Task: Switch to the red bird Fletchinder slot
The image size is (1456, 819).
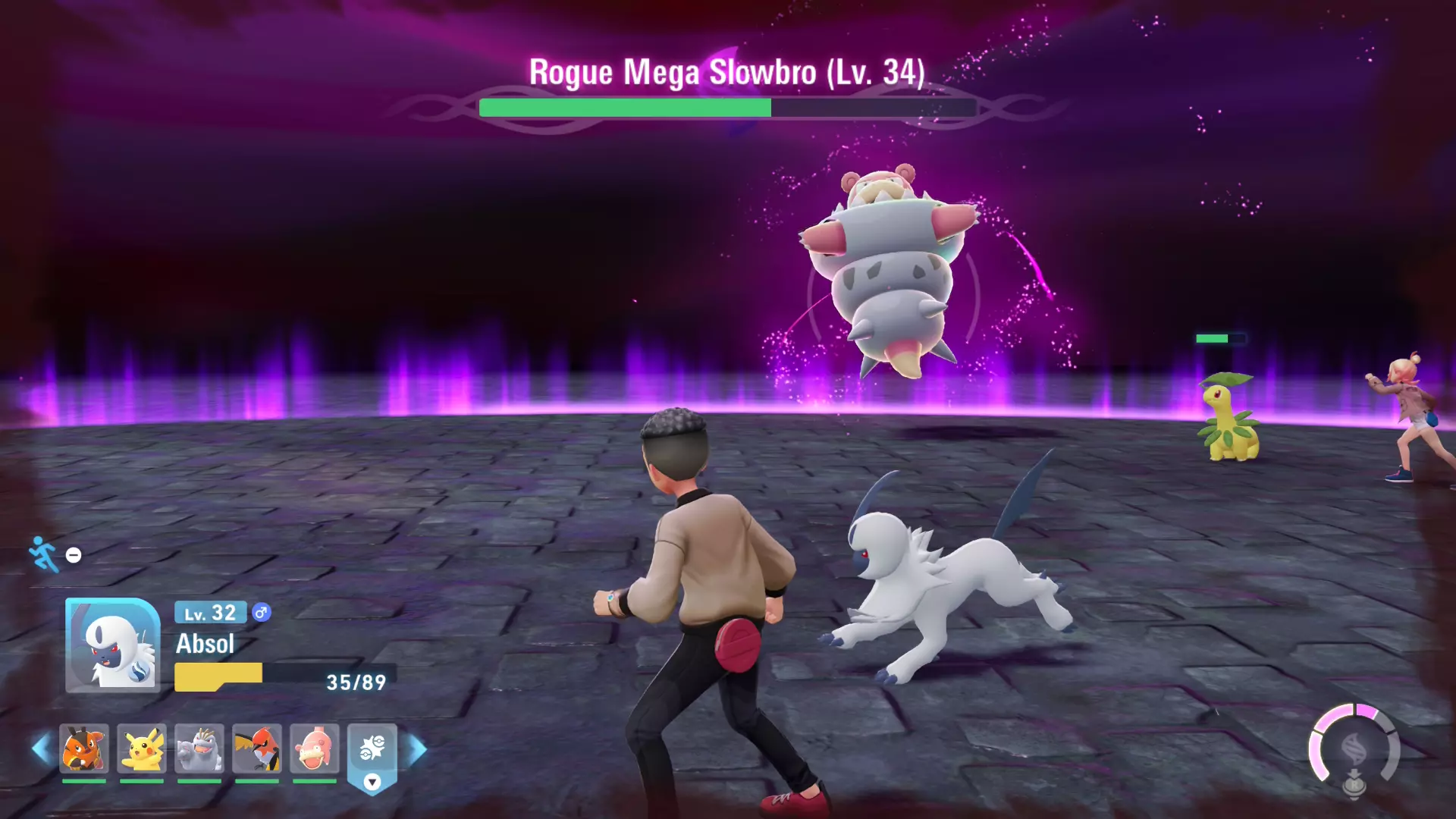Action: click(257, 749)
